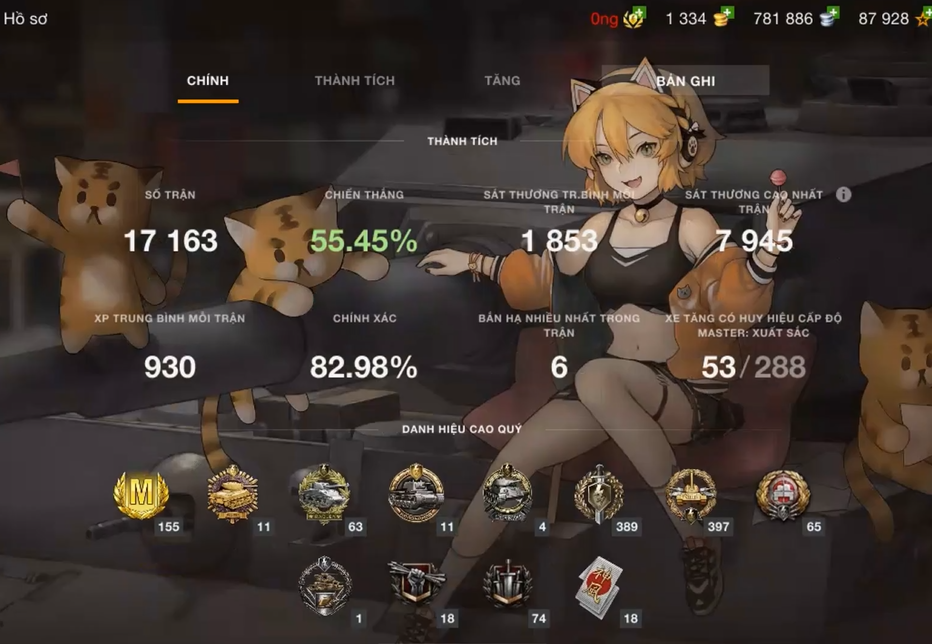The width and height of the screenshot is (932, 644).
Task: Open the THÀNH TÍCH tab
Action: click(355, 81)
